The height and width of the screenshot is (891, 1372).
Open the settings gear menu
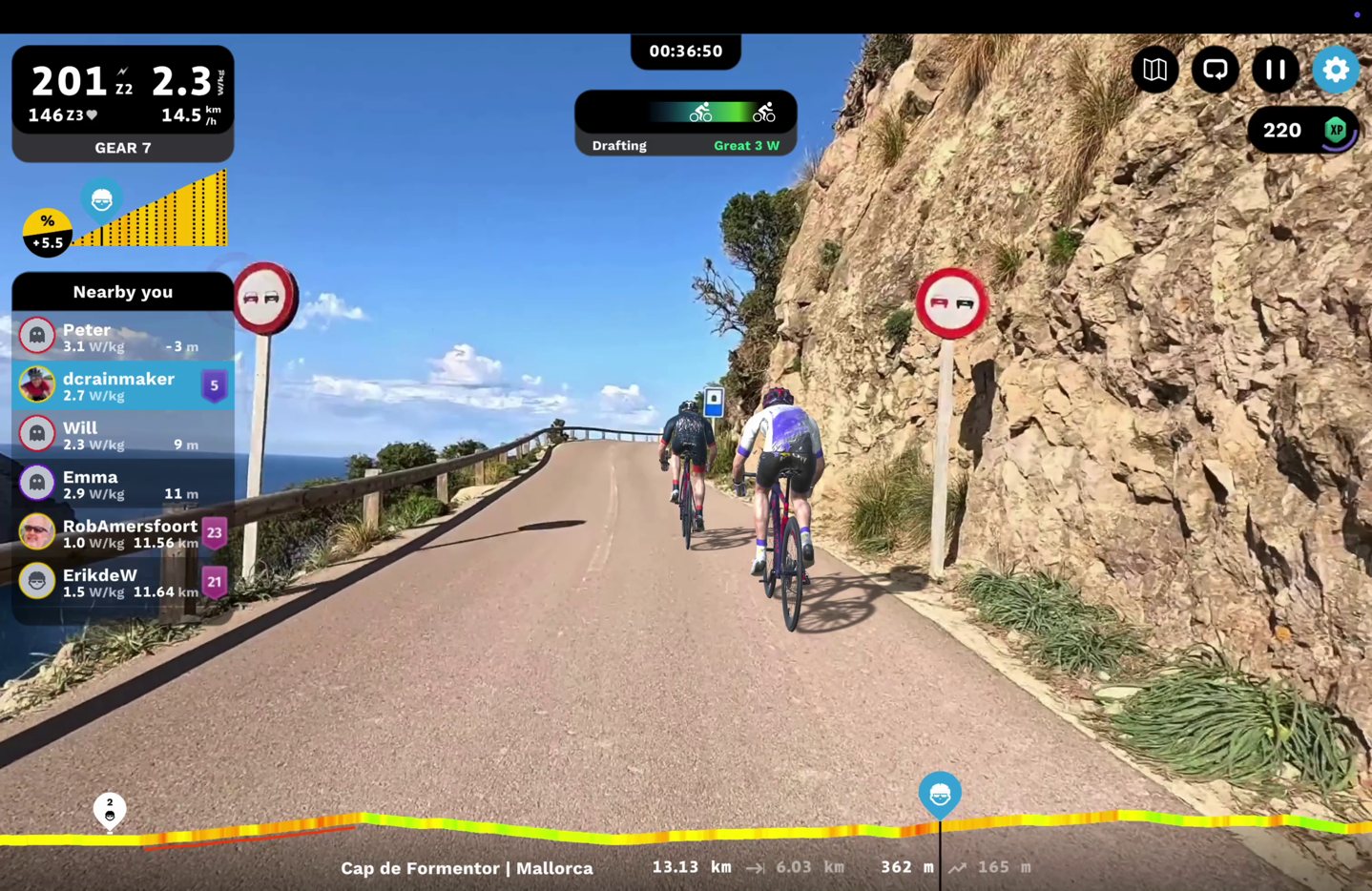click(1335, 70)
